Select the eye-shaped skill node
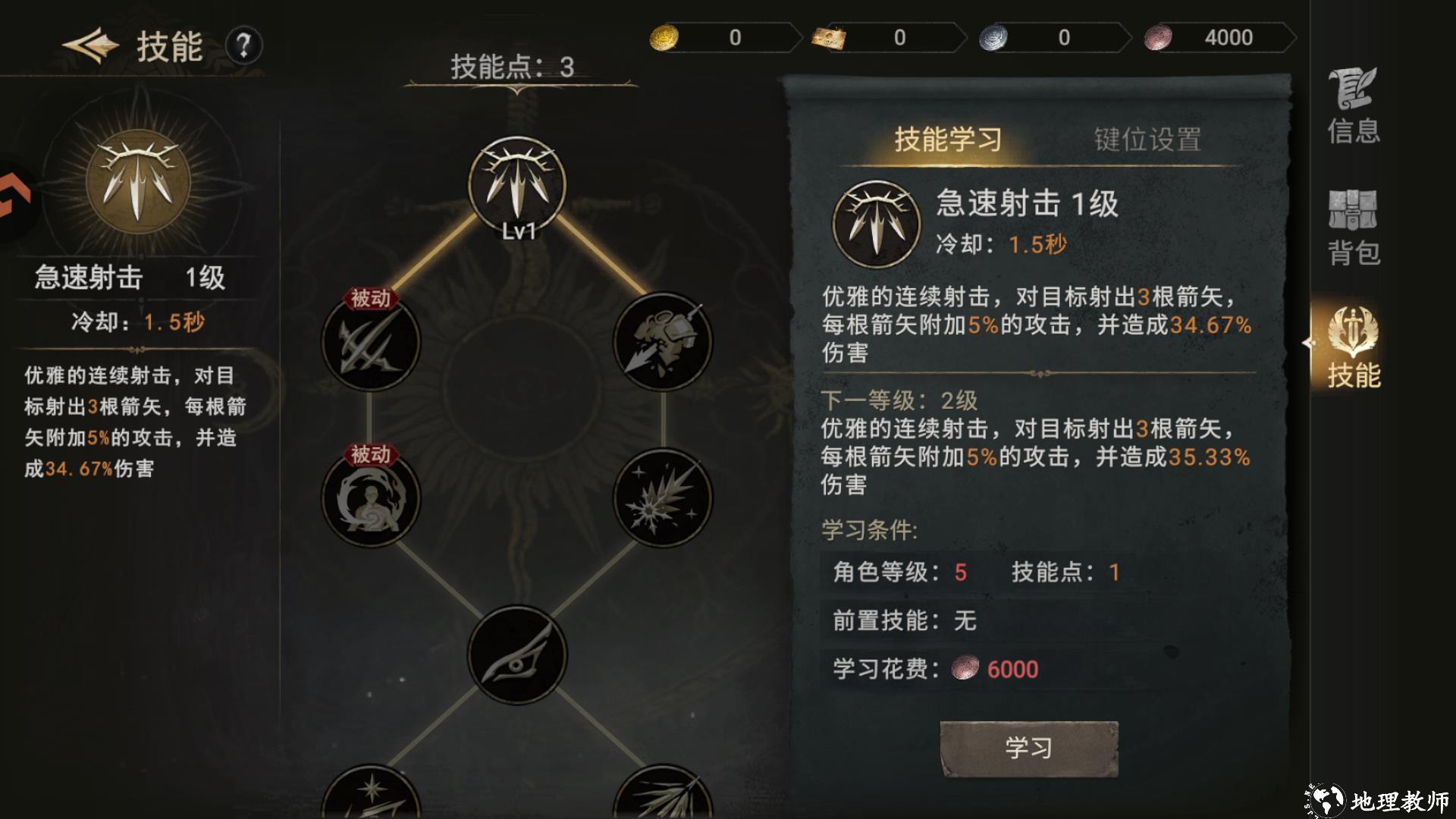Screen dimensions: 1456x819 tap(517, 654)
